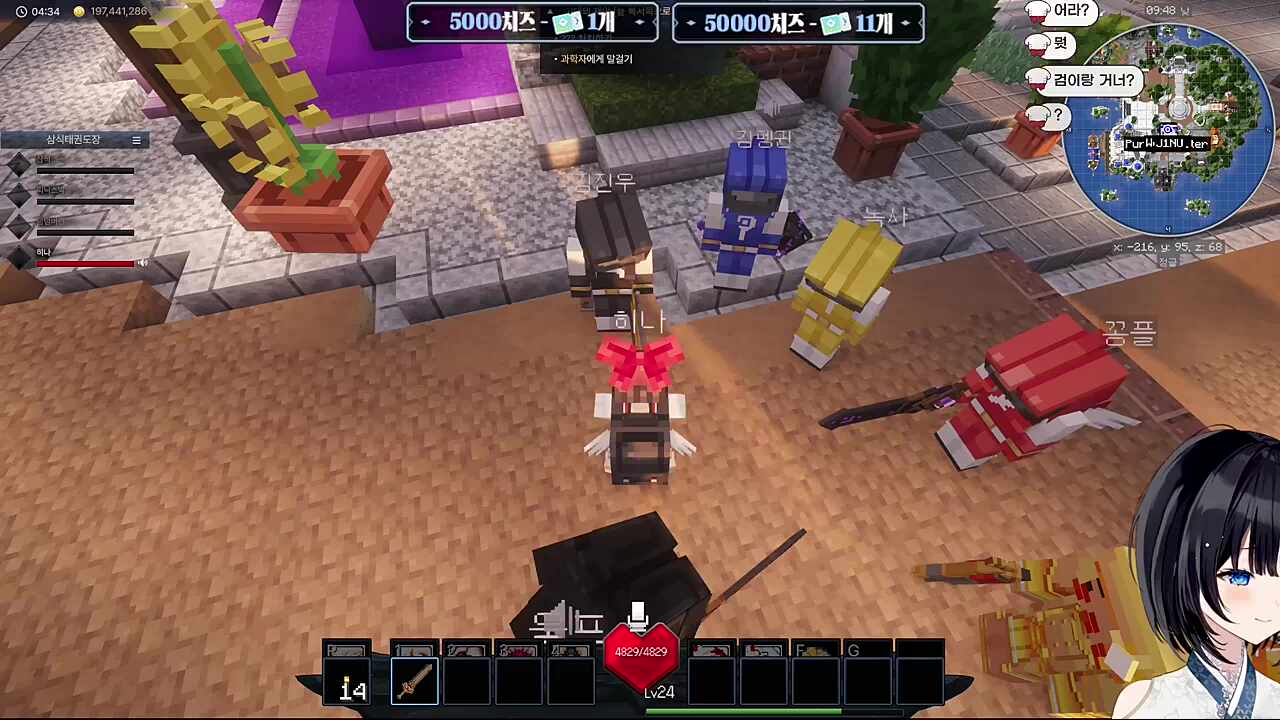Select the wooden sword hotbar slot

click(415, 683)
